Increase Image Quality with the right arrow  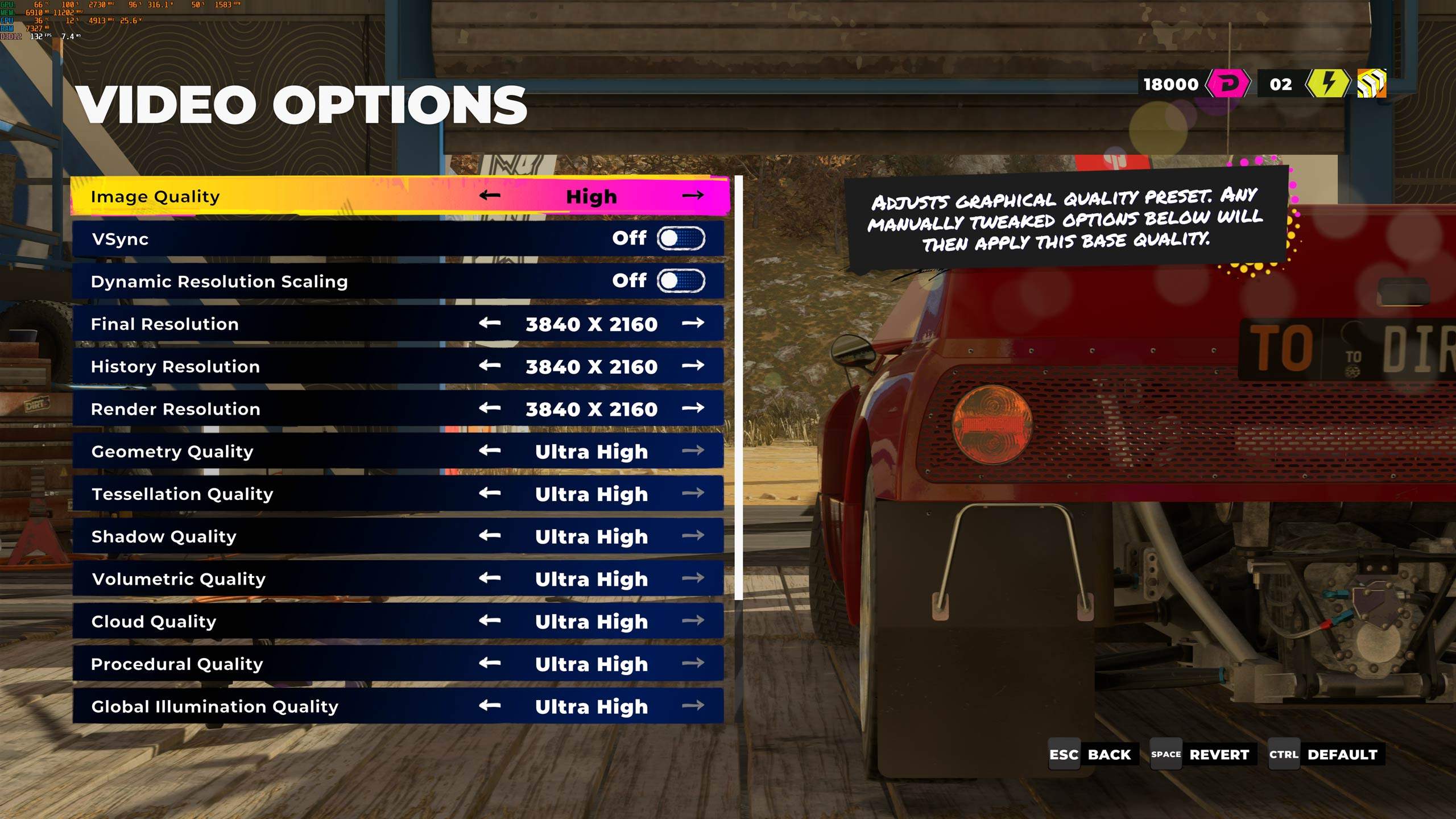pyautogui.click(x=693, y=196)
